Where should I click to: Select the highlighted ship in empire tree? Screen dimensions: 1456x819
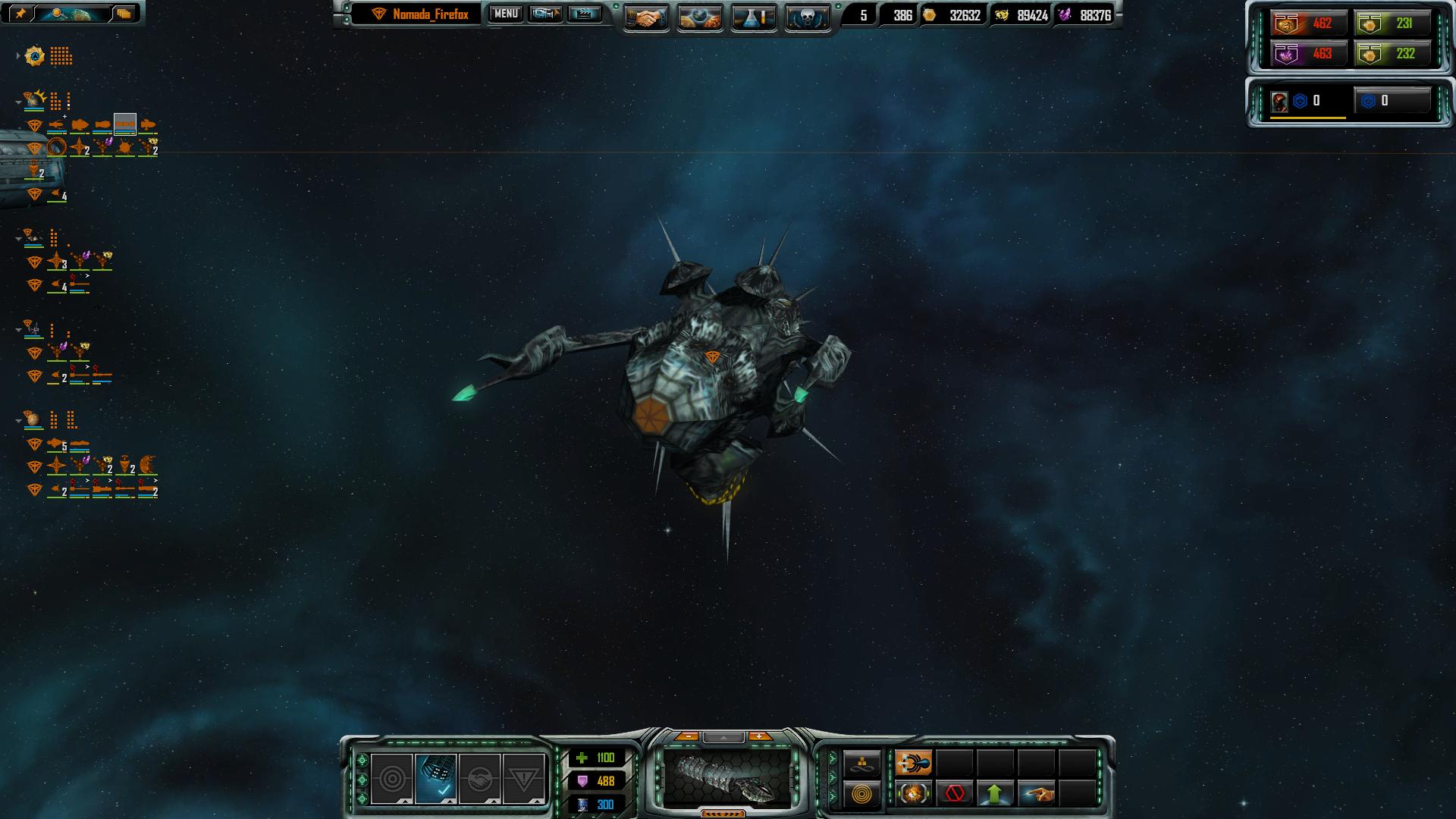click(x=125, y=124)
